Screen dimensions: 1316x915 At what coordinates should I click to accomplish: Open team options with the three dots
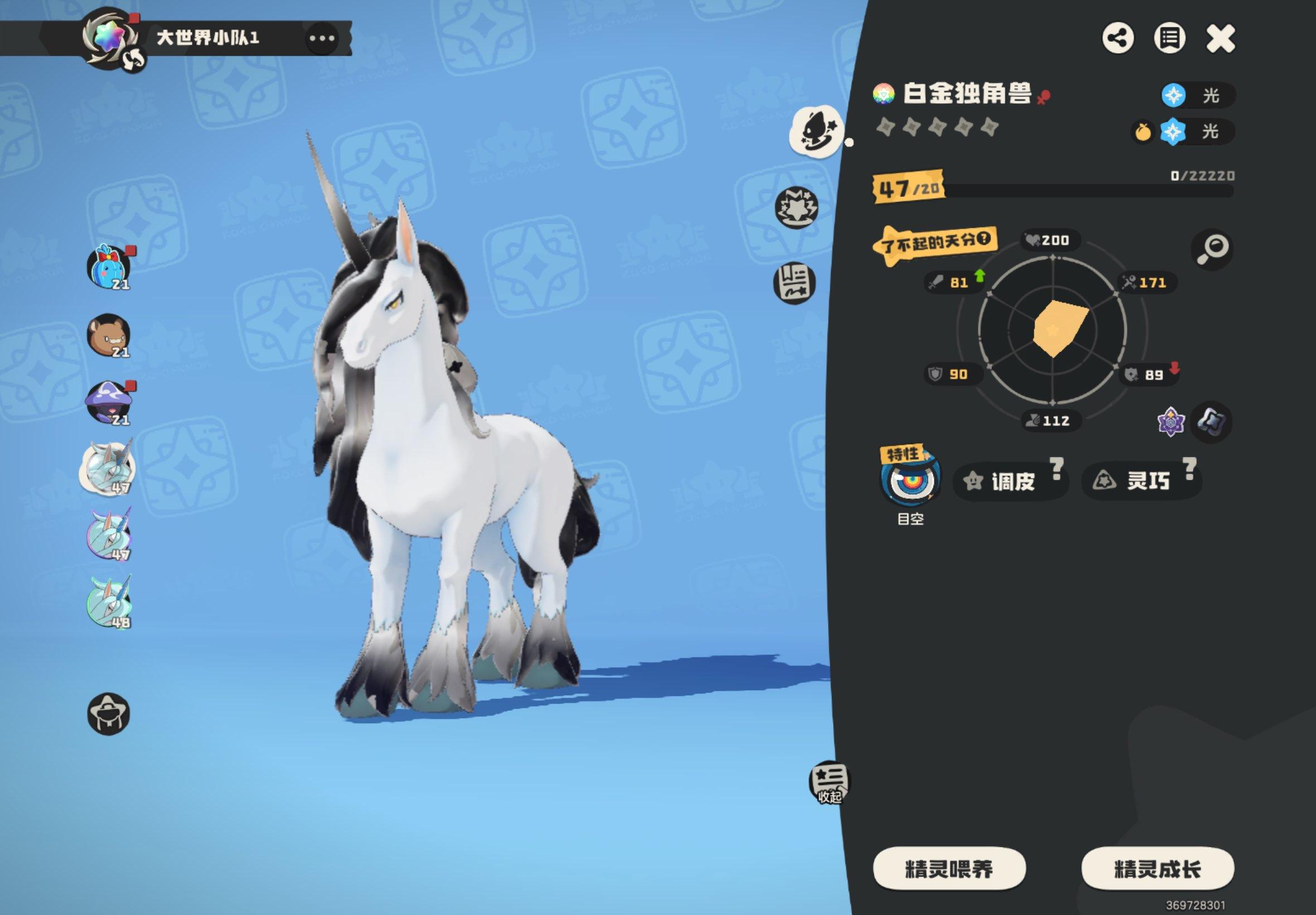pyautogui.click(x=322, y=38)
